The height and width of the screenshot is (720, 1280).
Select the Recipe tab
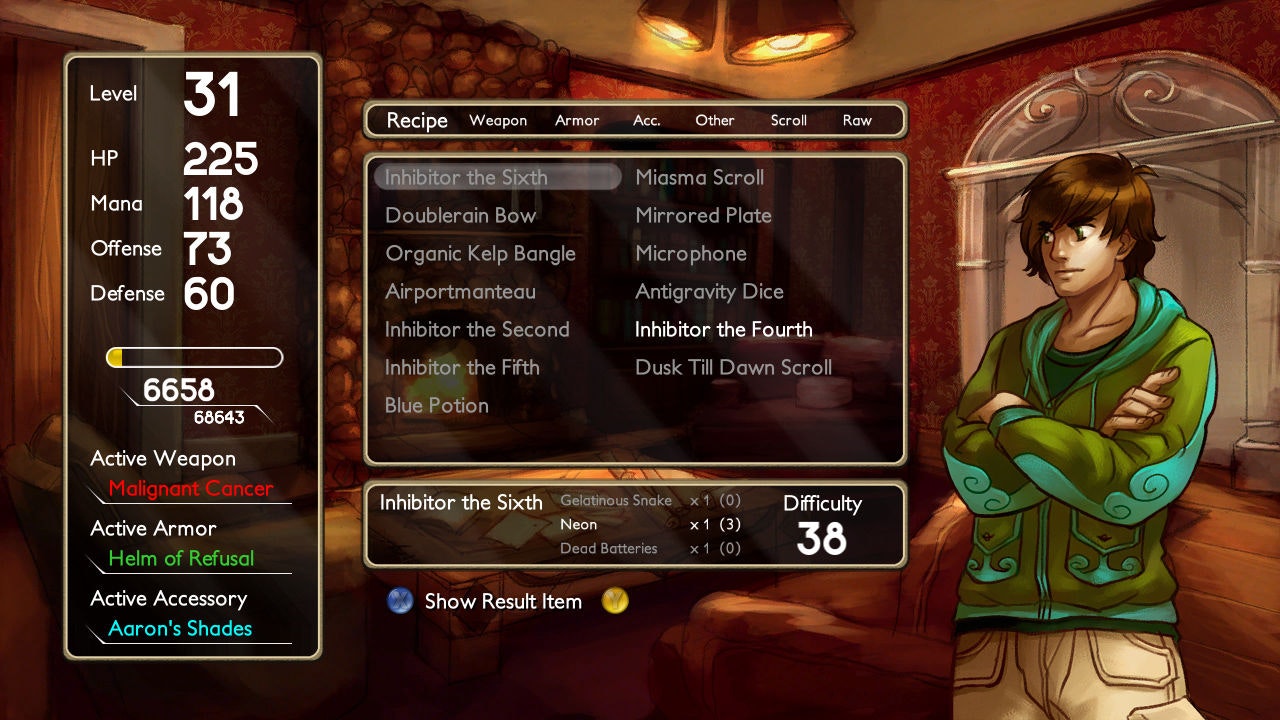pyautogui.click(x=417, y=121)
